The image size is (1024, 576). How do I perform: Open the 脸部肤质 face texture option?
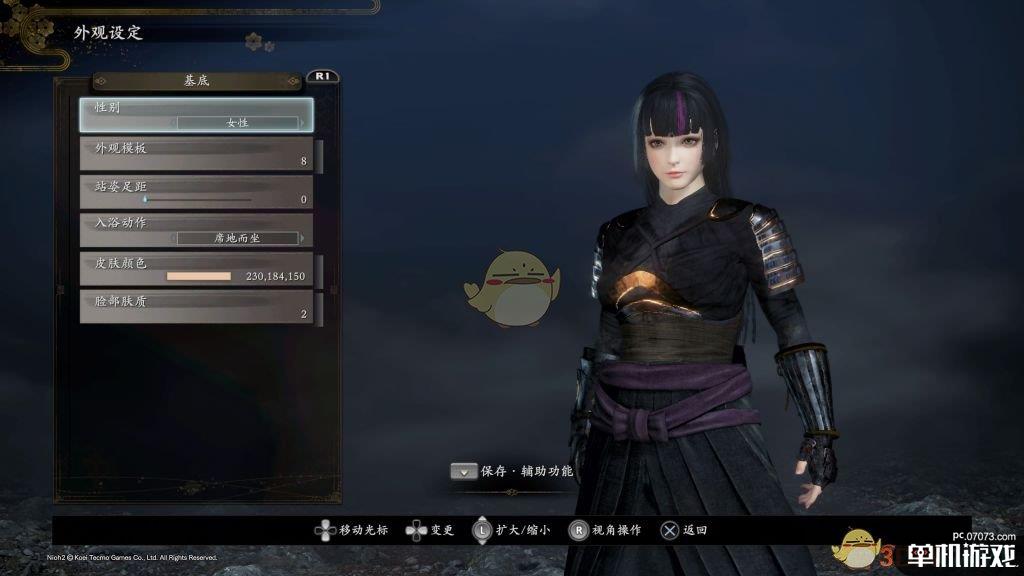pyautogui.click(x=196, y=307)
